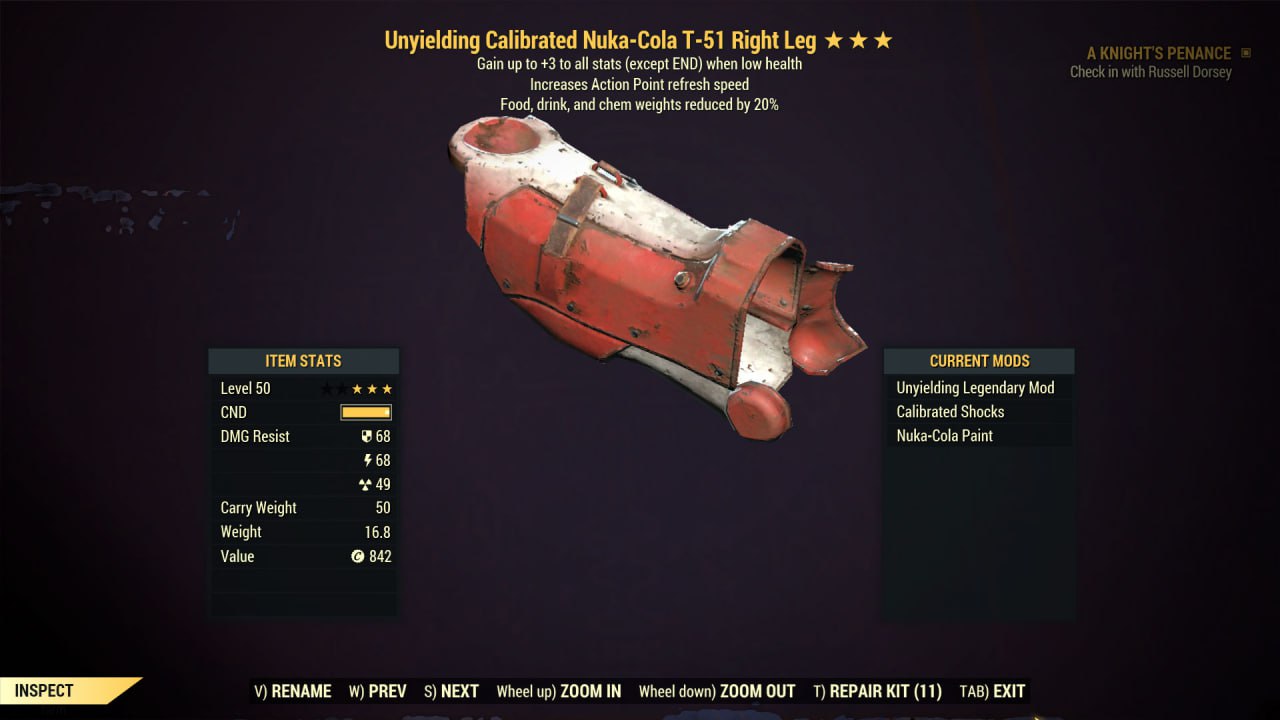This screenshot has height=720, width=1280.
Task: Click ZOOM OUT on the bottom bar
Action: click(x=717, y=691)
